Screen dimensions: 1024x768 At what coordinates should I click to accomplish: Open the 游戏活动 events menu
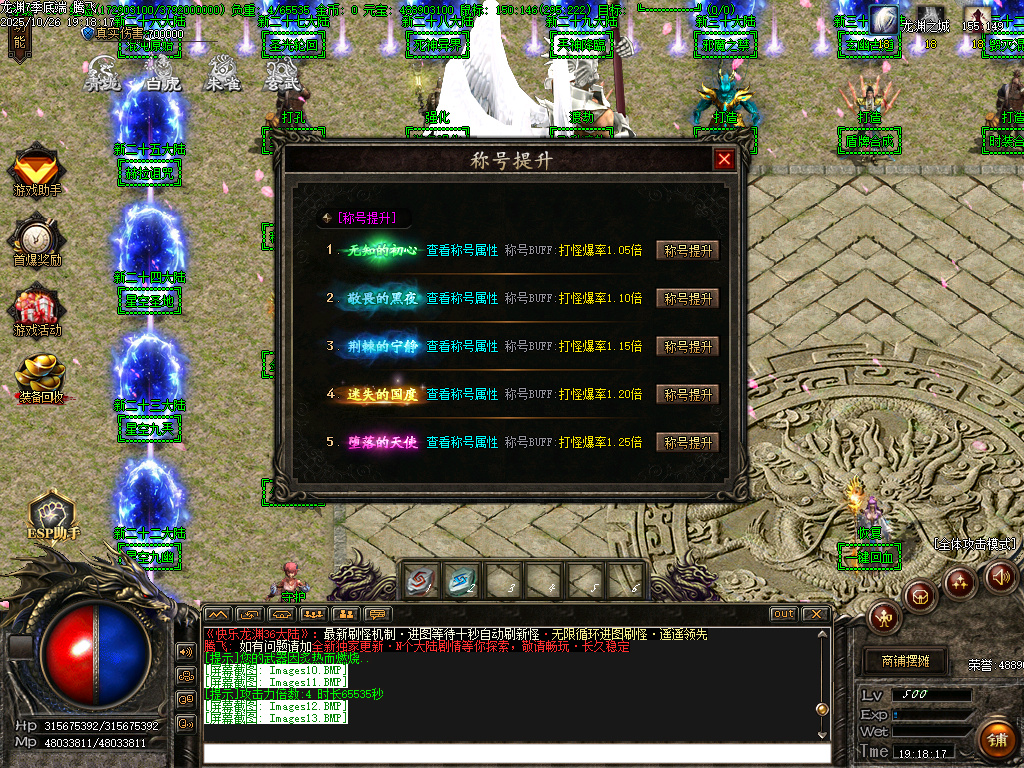(x=37, y=312)
